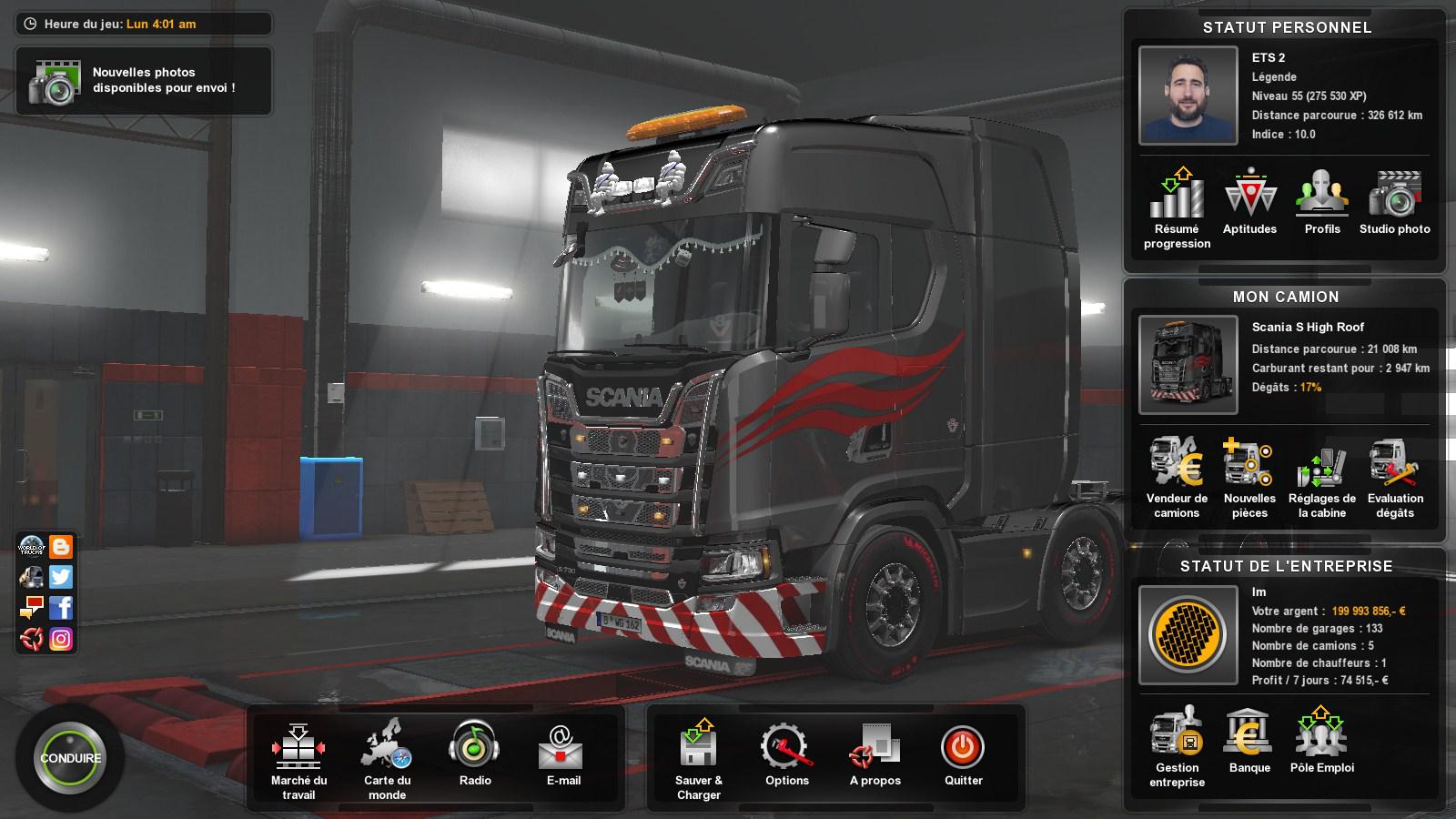View the Aptitudes skill icon

(x=1249, y=196)
